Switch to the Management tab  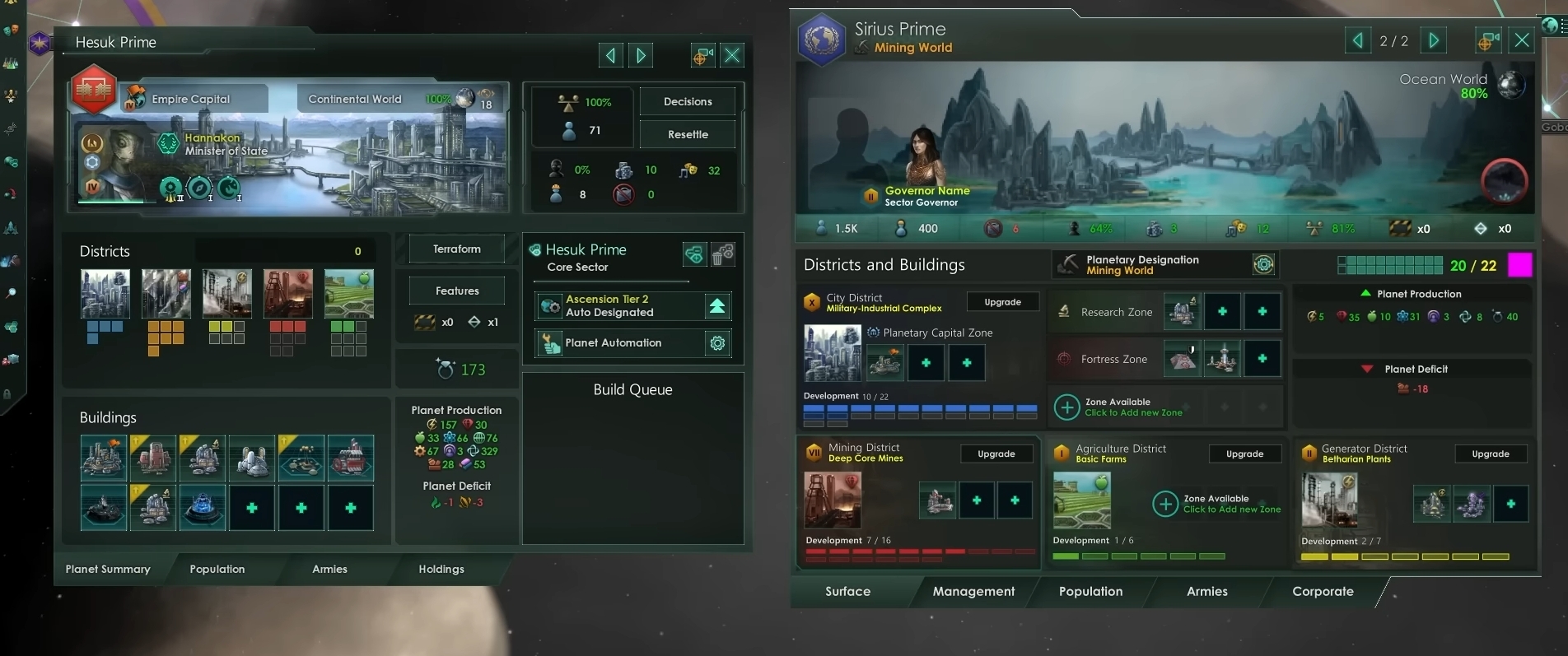click(x=973, y=591)
